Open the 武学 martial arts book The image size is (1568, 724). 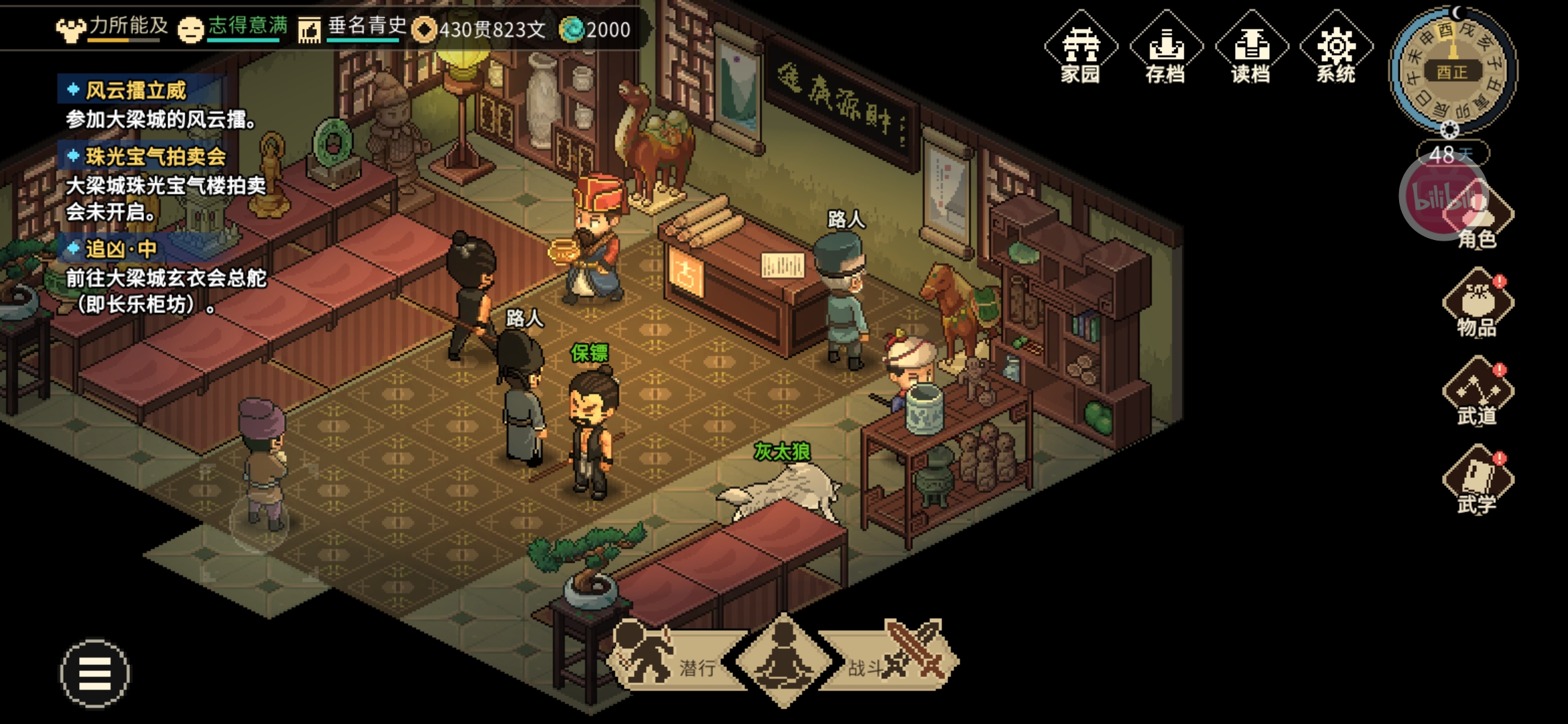point(1477,481)
